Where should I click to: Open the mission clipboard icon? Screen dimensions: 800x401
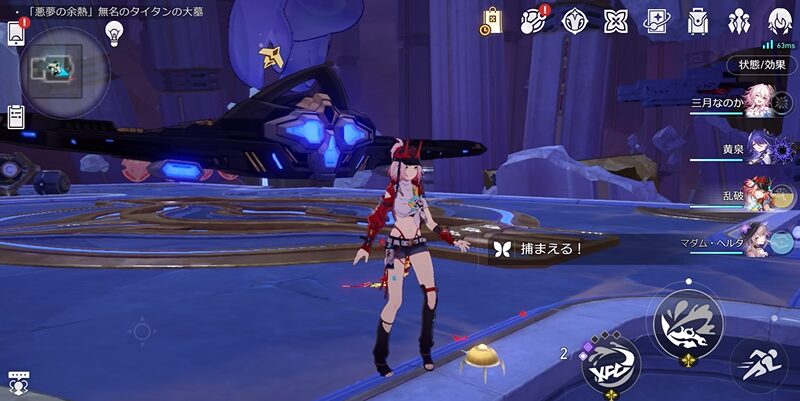16,116
